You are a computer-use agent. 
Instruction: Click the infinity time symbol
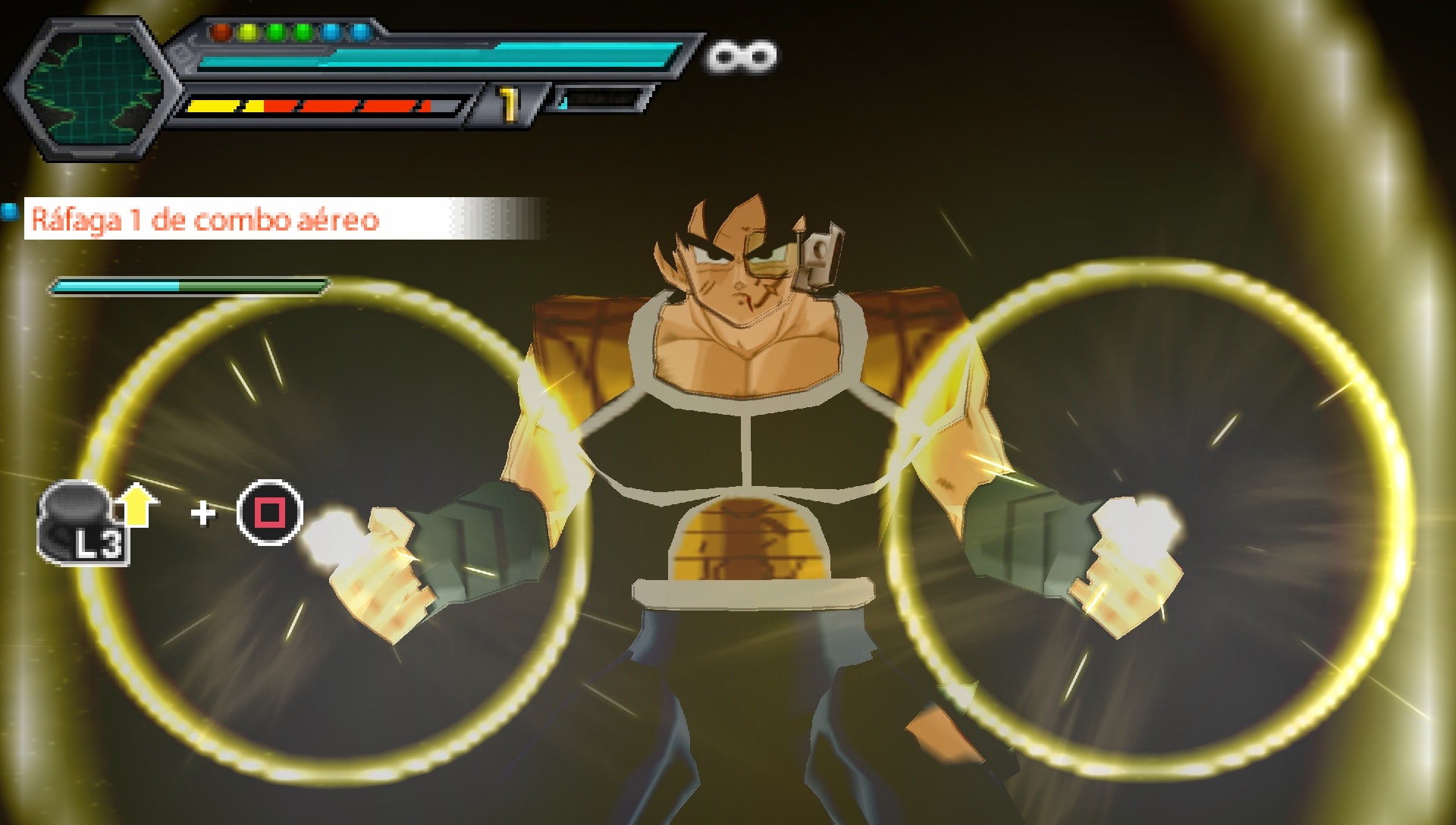pyautogui.click(x=738, y=55)
